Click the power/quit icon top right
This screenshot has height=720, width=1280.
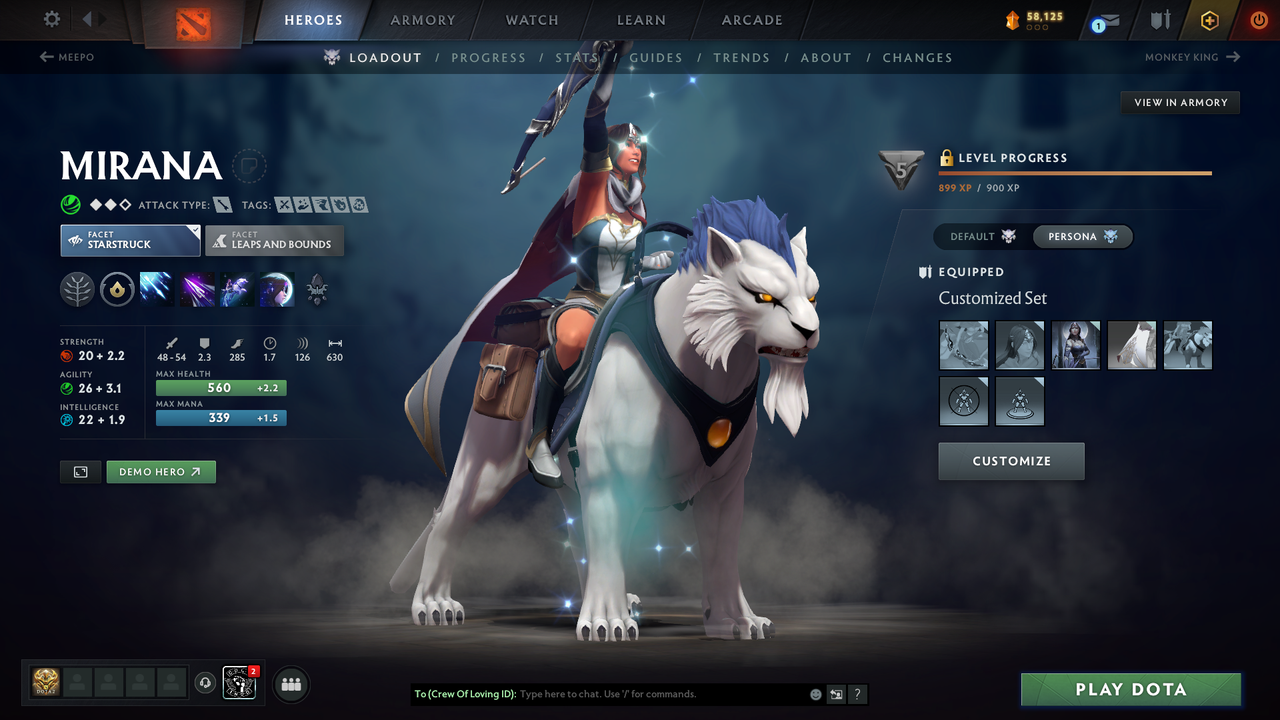click(1258, 20)
